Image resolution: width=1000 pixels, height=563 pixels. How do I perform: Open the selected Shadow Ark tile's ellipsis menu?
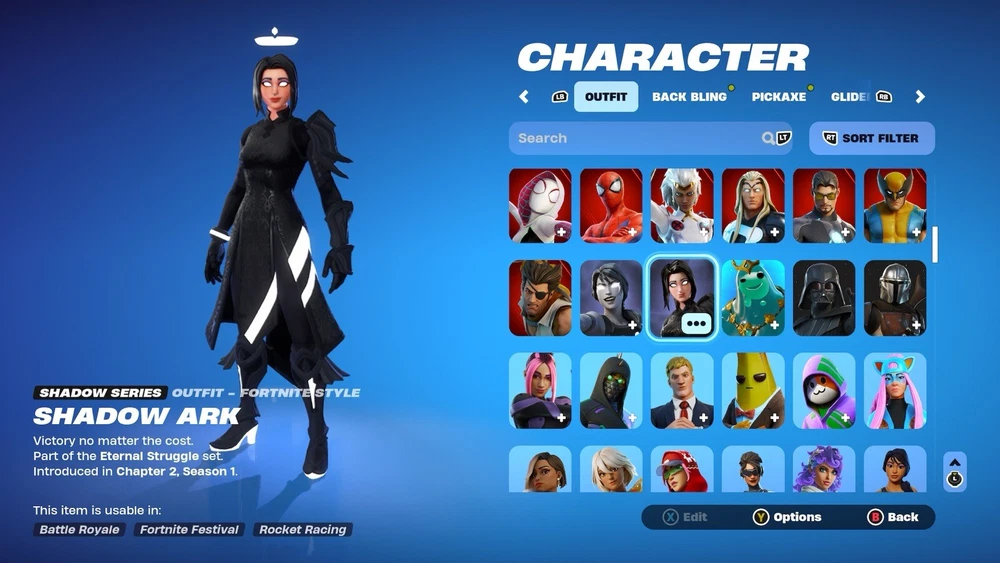696,323
